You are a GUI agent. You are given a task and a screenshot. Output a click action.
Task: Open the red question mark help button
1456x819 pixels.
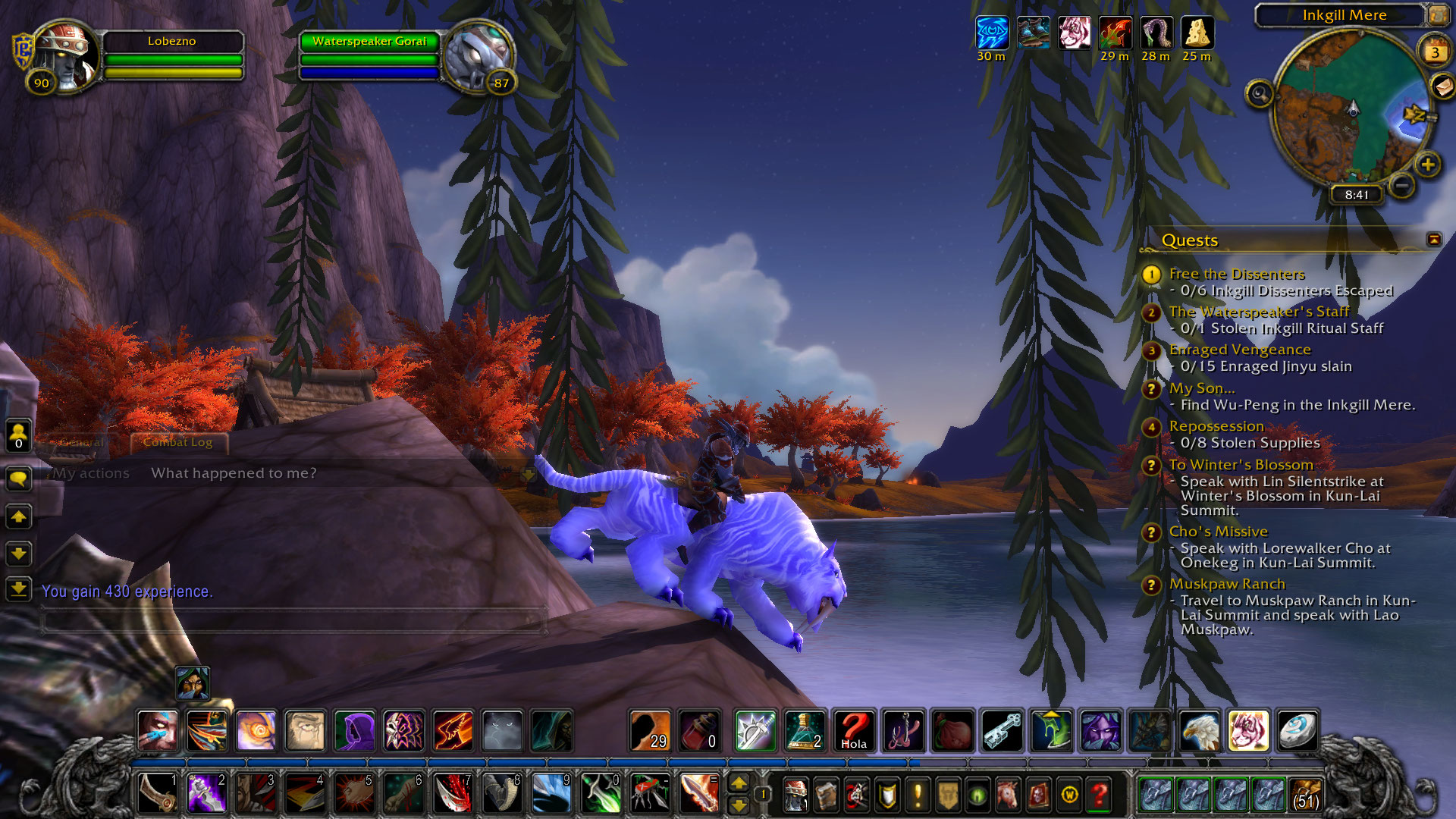tap(1099, 795)
